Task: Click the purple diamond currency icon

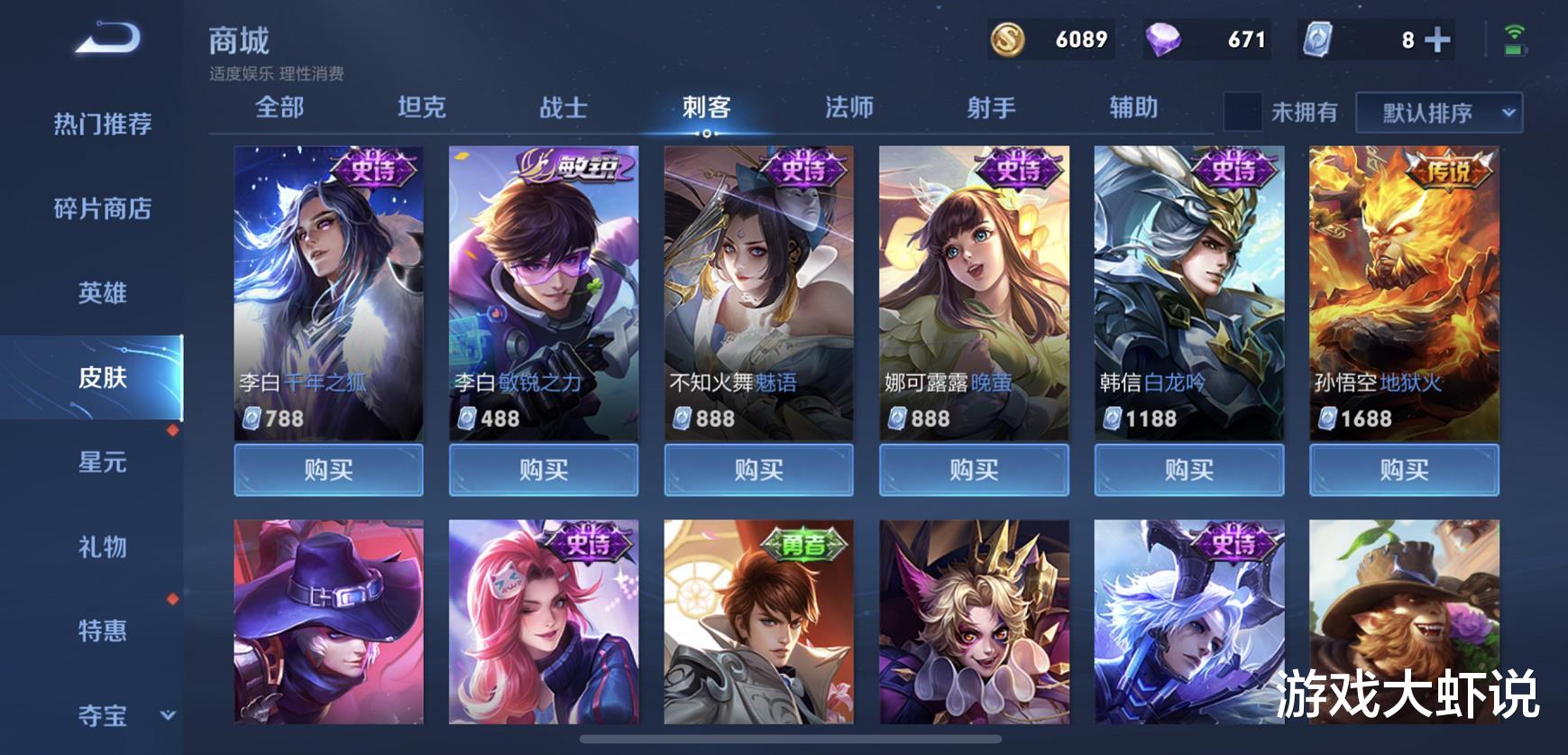Action: (x=1165, y=41)
